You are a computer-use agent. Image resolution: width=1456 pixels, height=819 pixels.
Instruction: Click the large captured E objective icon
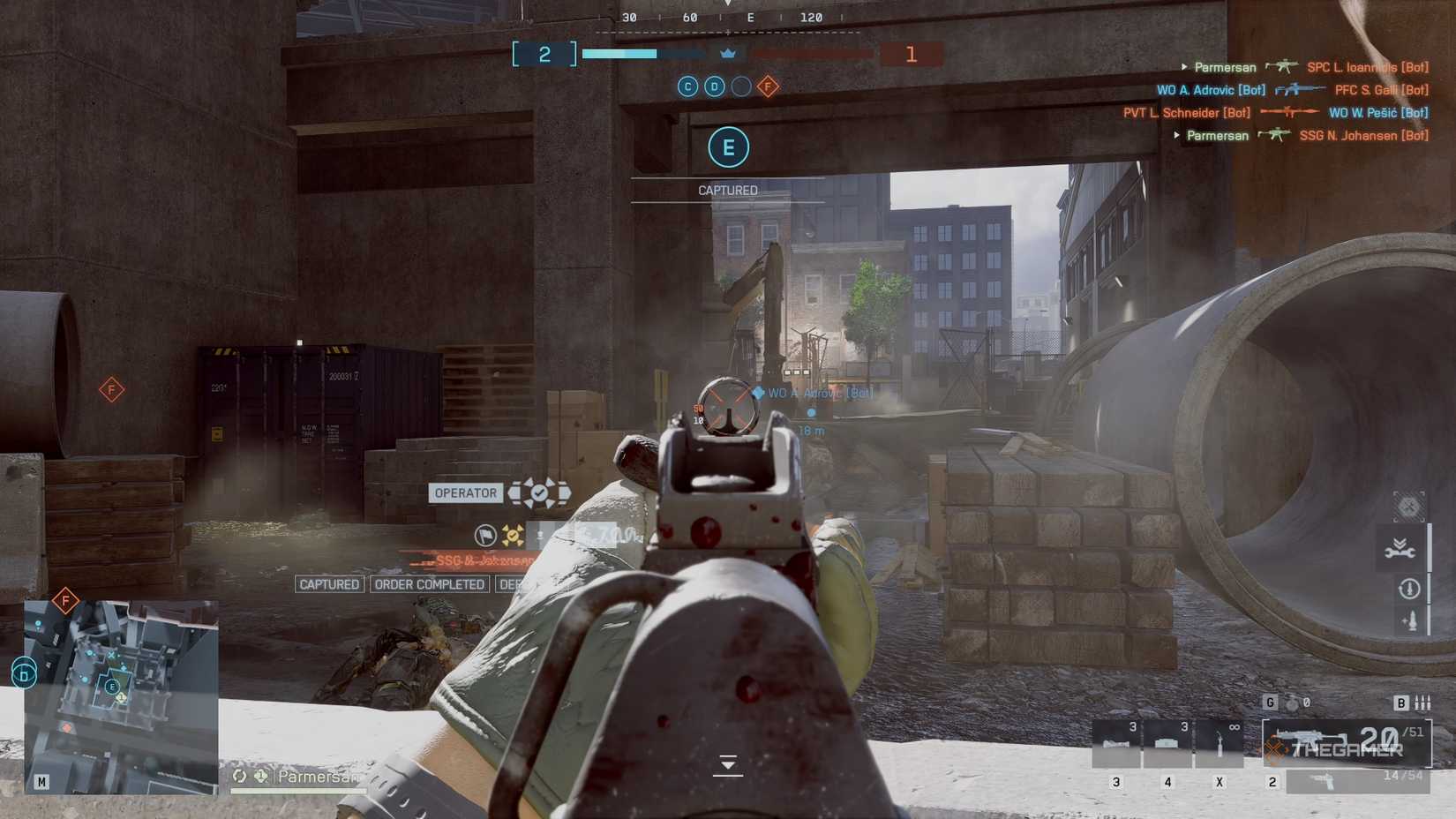coord(728,147)
